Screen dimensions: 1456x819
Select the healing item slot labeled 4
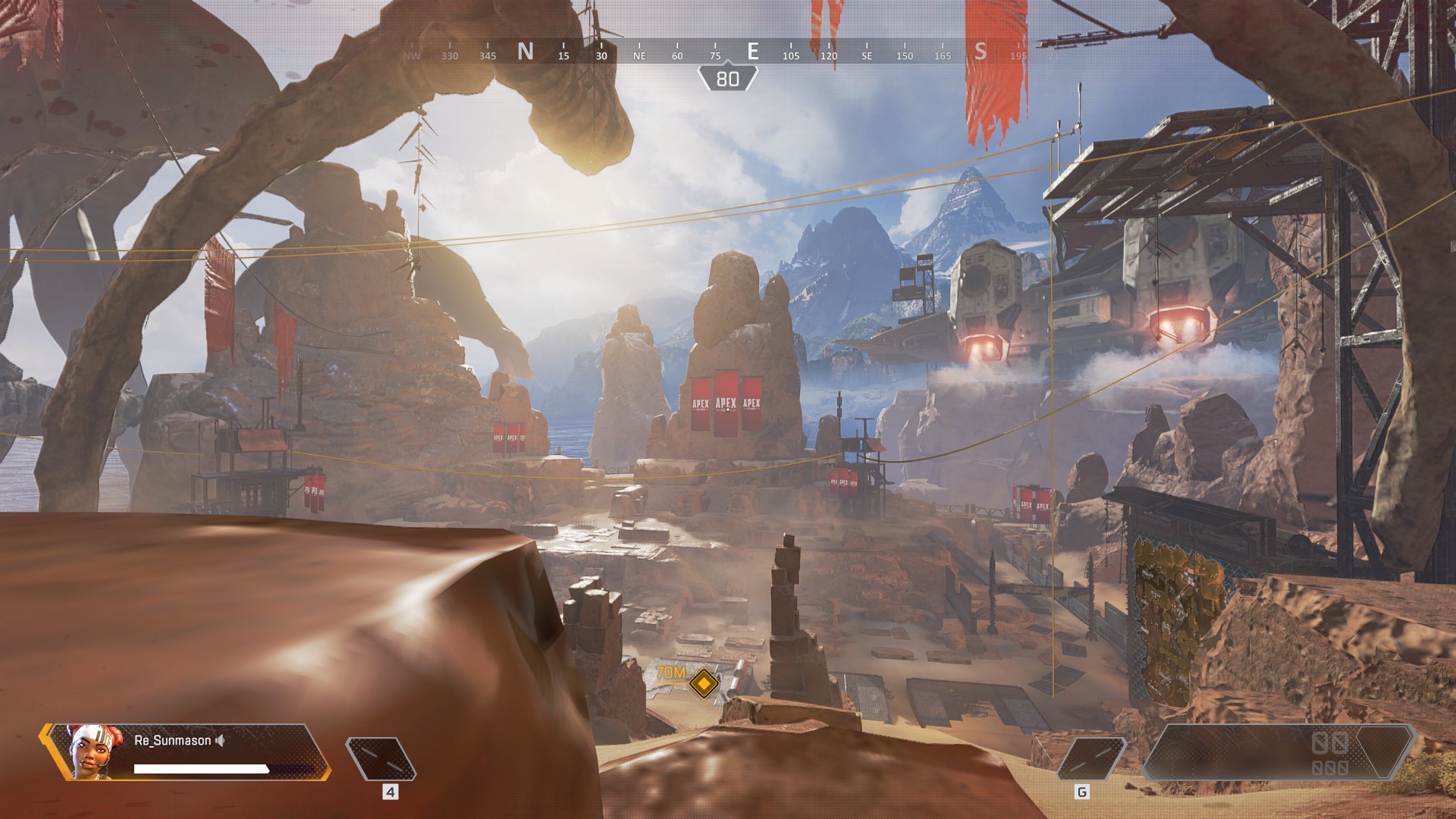click(x=381, y=758)
